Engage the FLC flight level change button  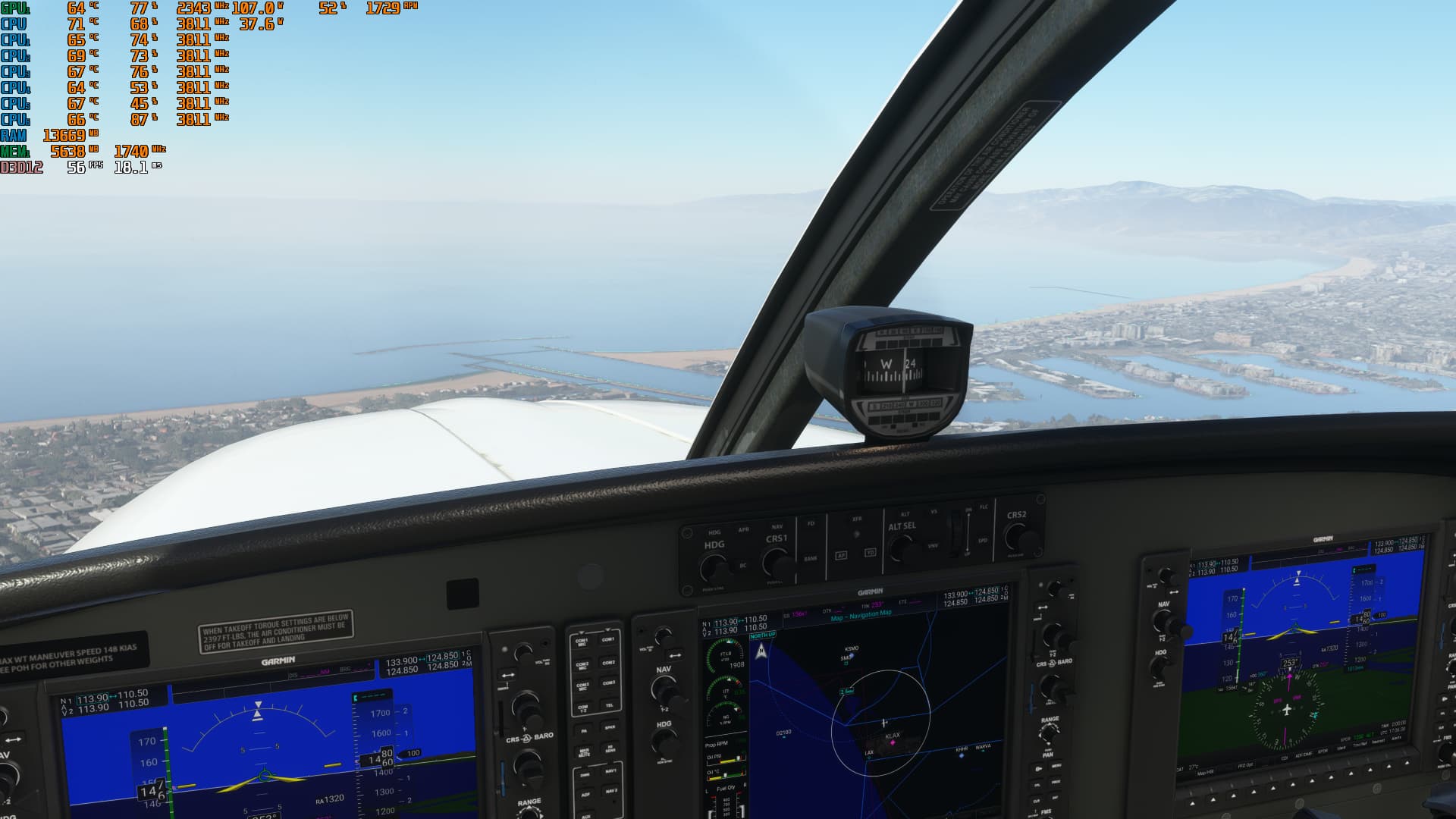click(x=984, y=507)
